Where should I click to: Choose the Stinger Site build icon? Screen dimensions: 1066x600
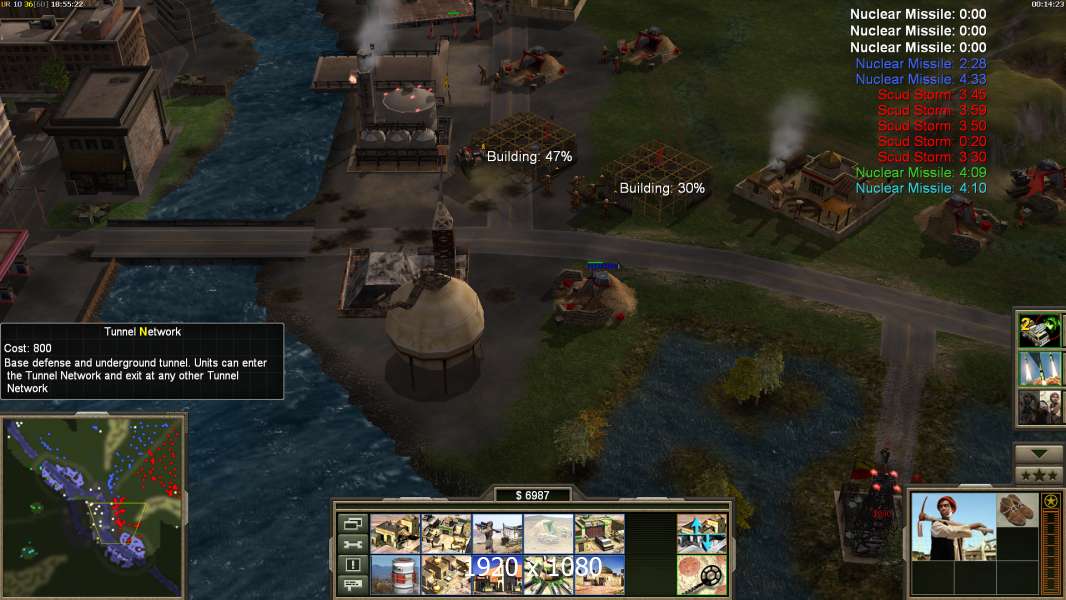pyautogui.click(x=497, y=534)
